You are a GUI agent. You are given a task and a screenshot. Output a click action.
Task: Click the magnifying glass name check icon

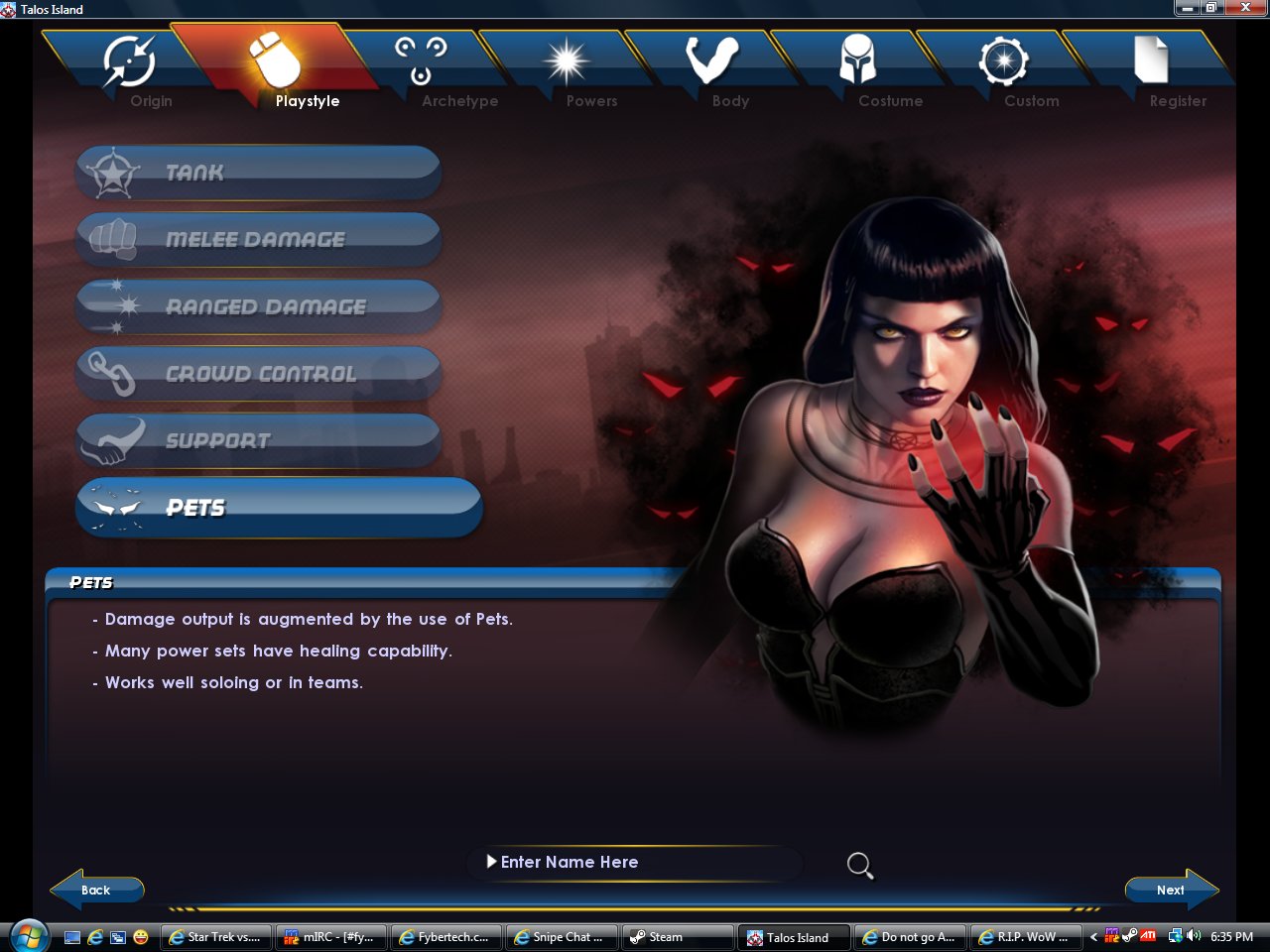(x=860, y=866)
